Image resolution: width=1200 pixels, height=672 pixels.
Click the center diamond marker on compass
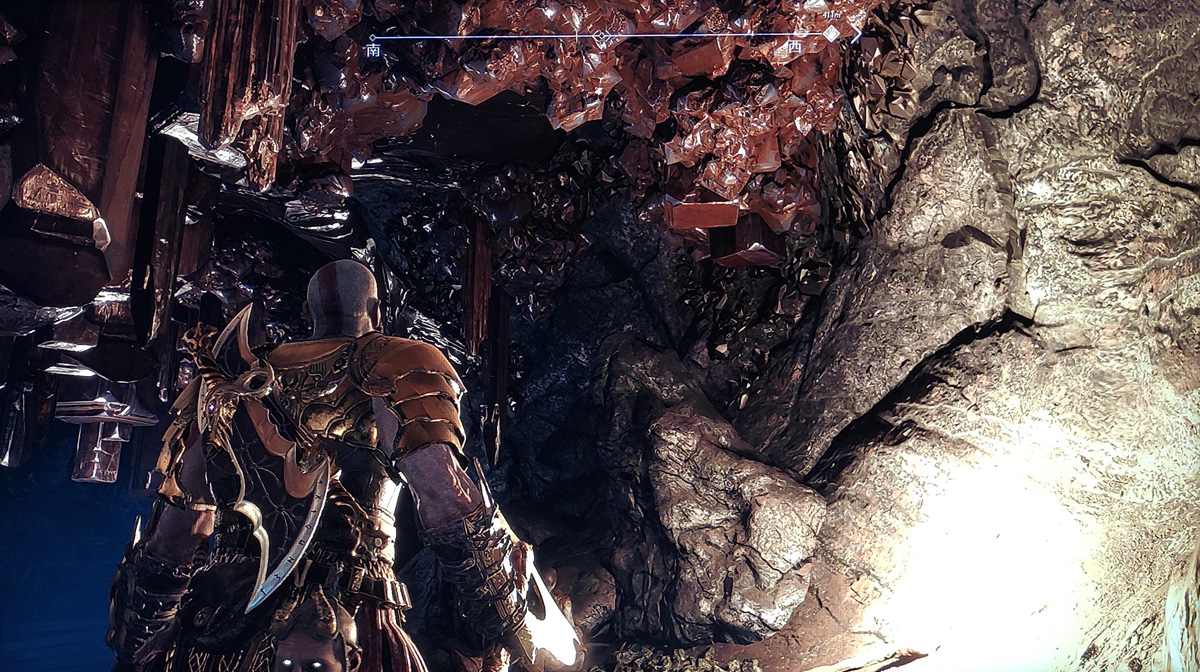[x=601, y=37]
